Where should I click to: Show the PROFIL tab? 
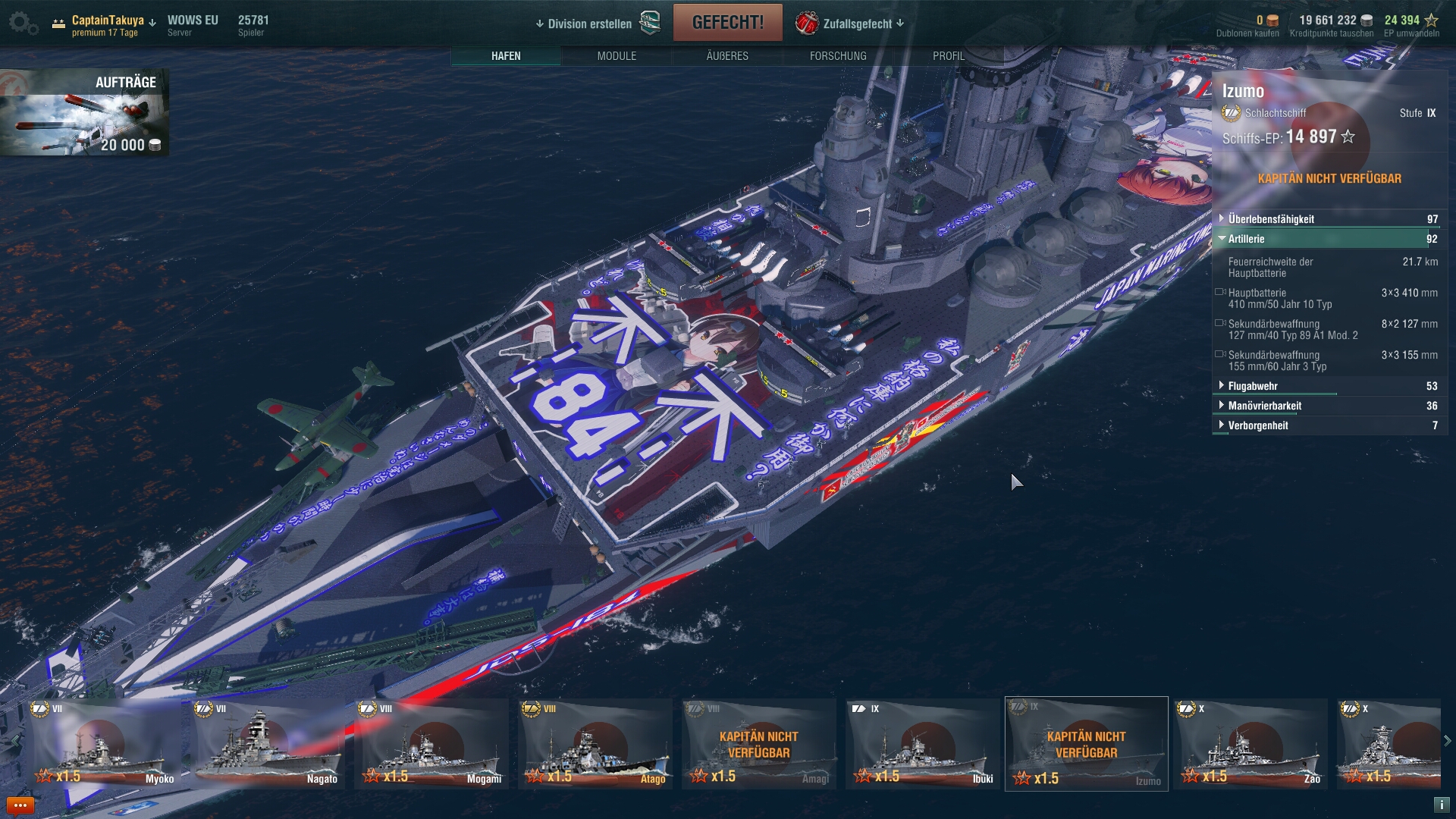948,56
